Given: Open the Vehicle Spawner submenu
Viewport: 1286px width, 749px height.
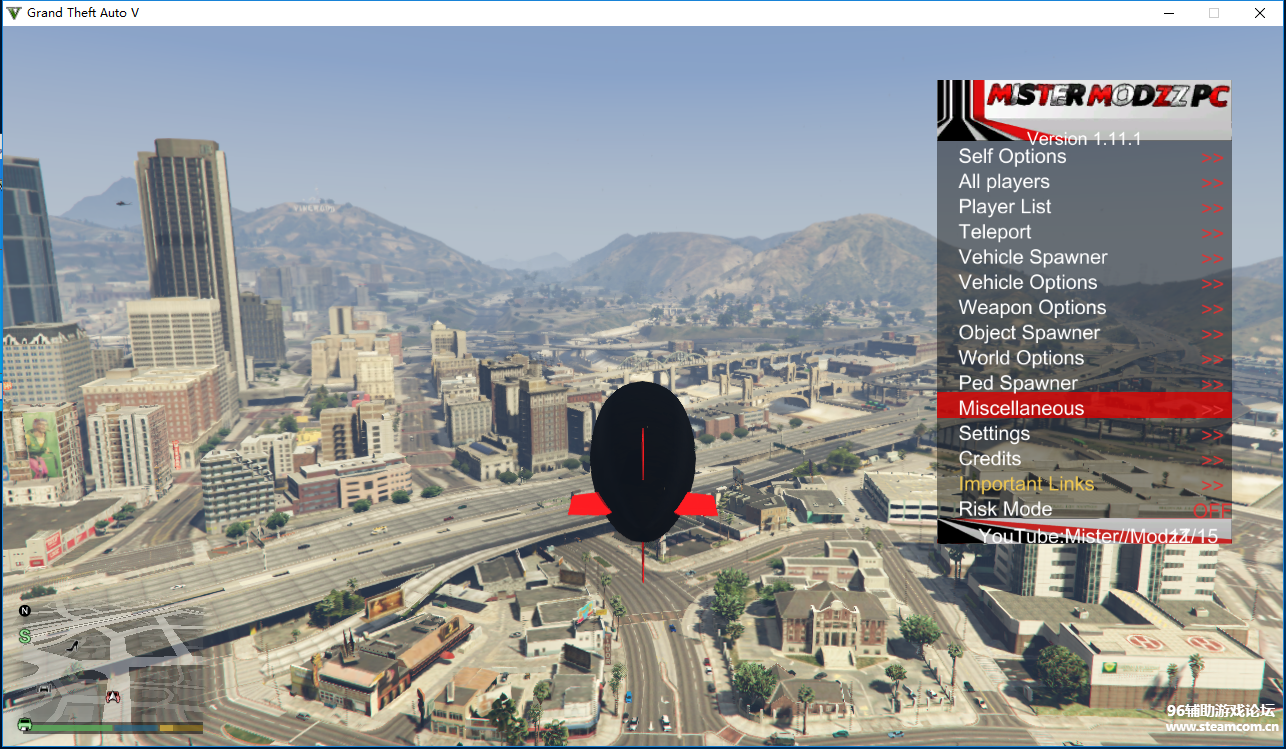Looking at the screenshot, I should point(1033,257).
